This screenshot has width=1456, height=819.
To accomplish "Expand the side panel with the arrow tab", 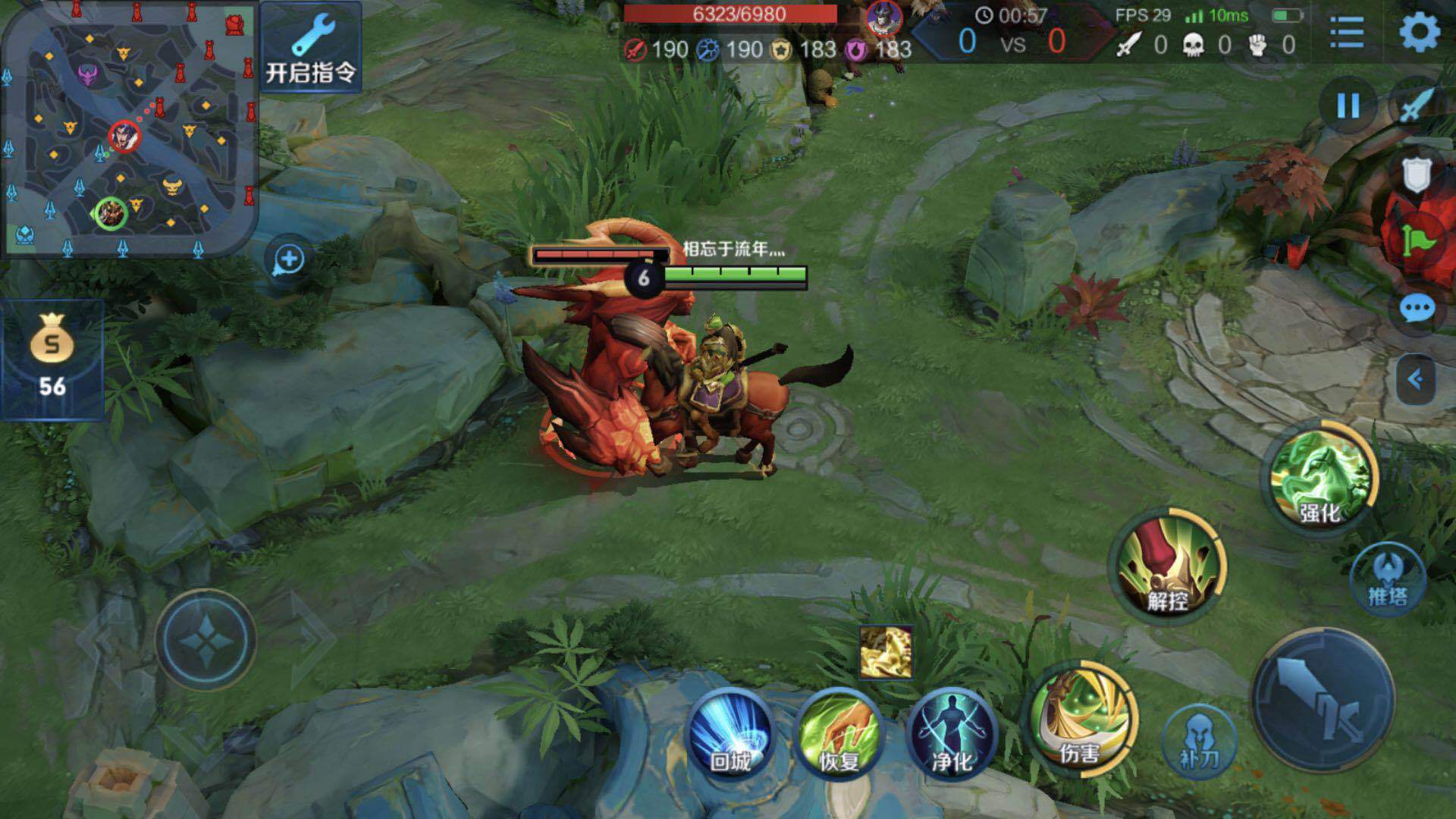I will coord(1415,379).
